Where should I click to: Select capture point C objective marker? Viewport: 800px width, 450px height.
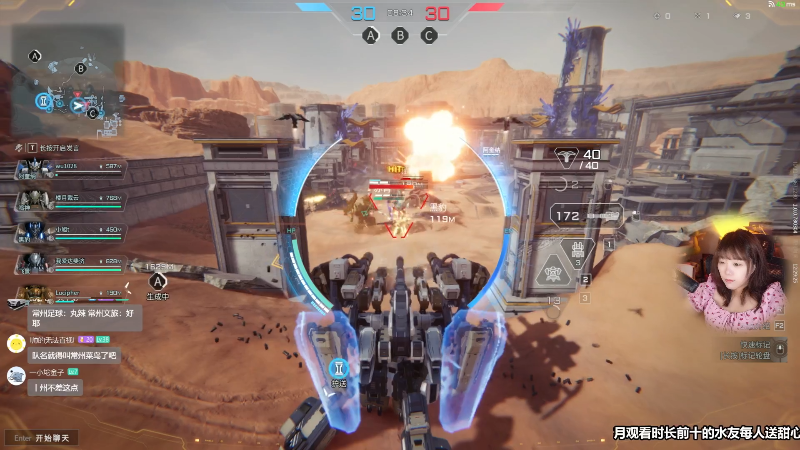[x=429, y=35]
